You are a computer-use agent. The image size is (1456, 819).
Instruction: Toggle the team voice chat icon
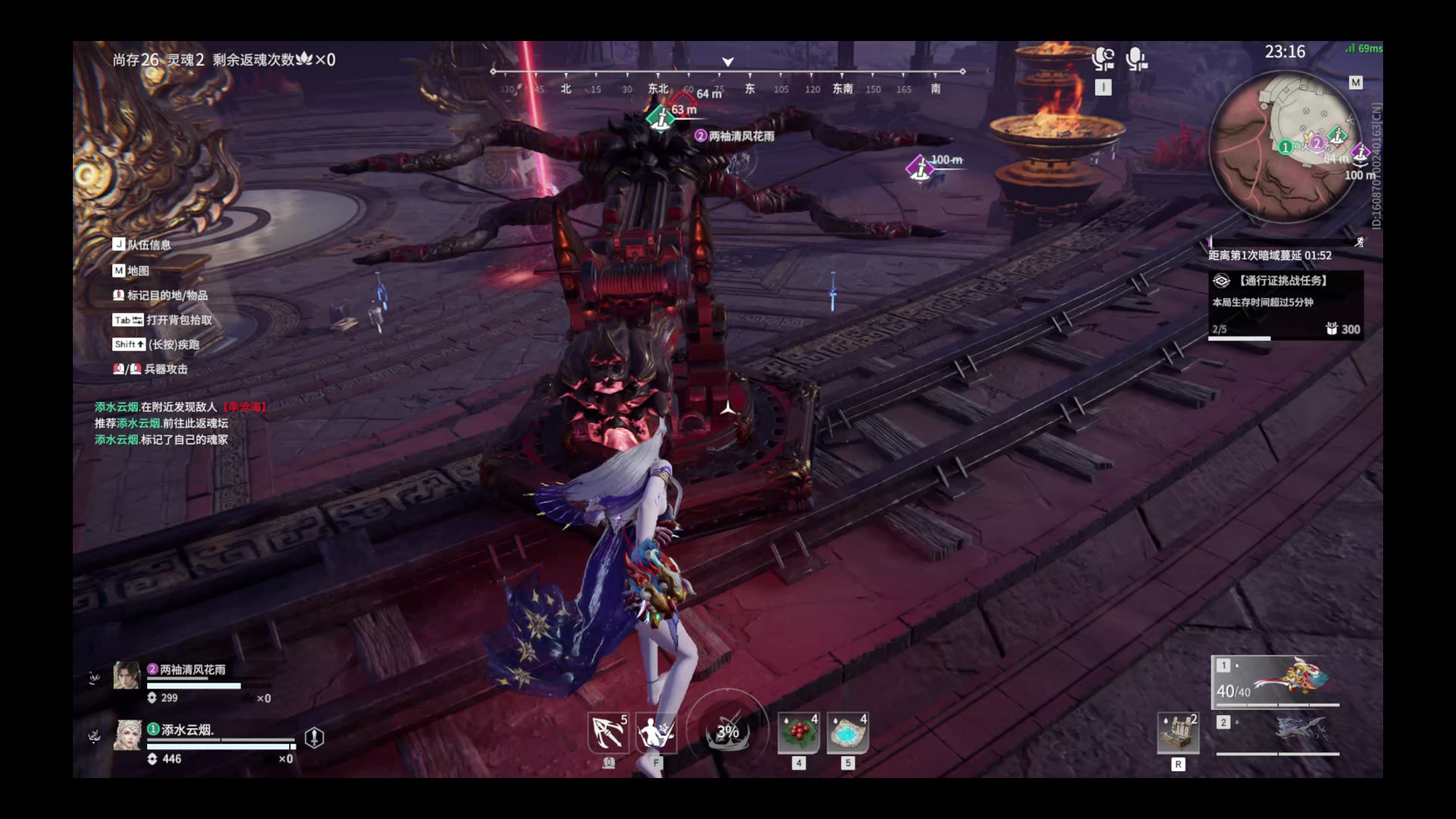pyautogui.click(x=1103, y=59)
